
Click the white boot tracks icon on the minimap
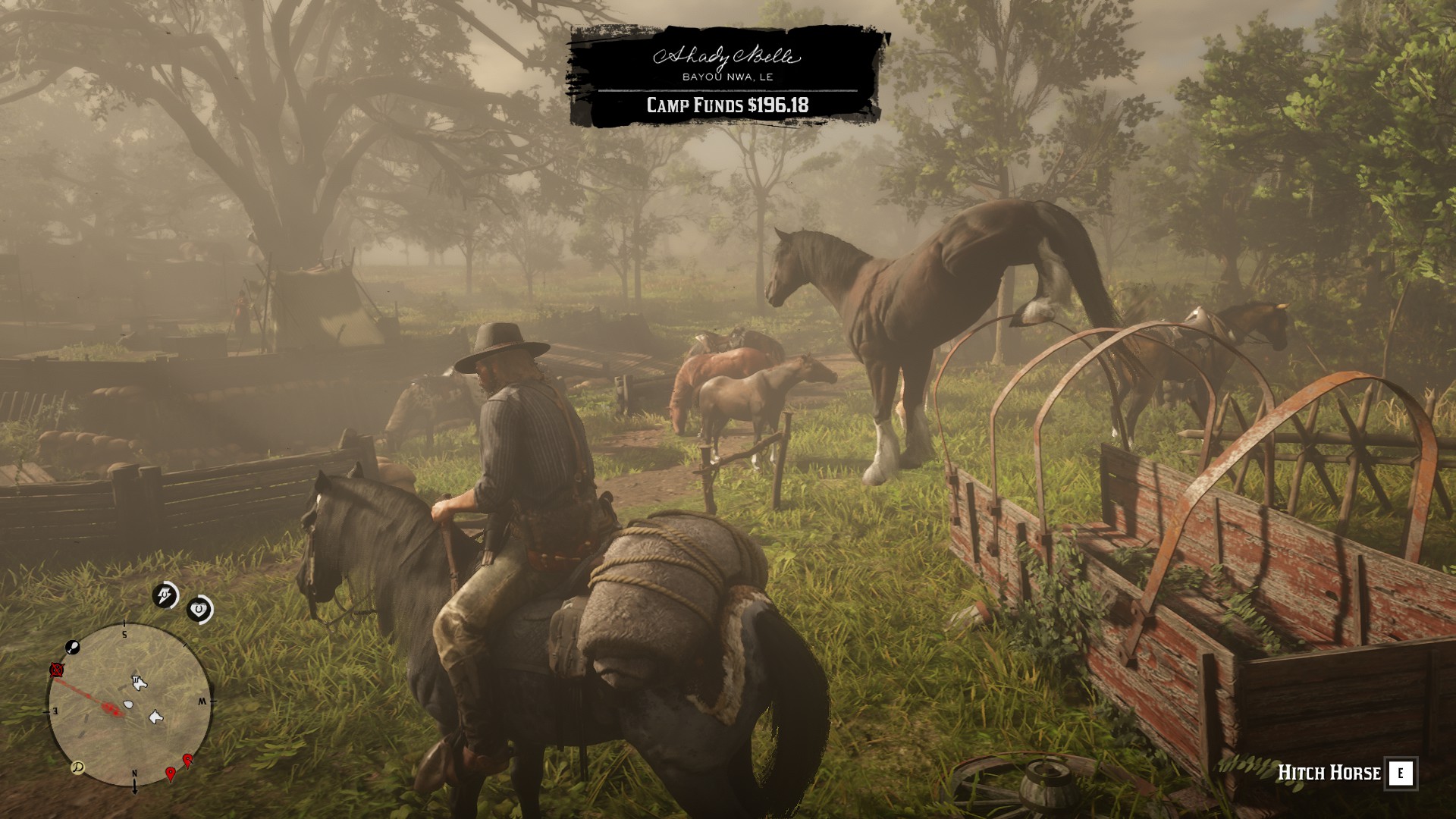pos(140,683)
